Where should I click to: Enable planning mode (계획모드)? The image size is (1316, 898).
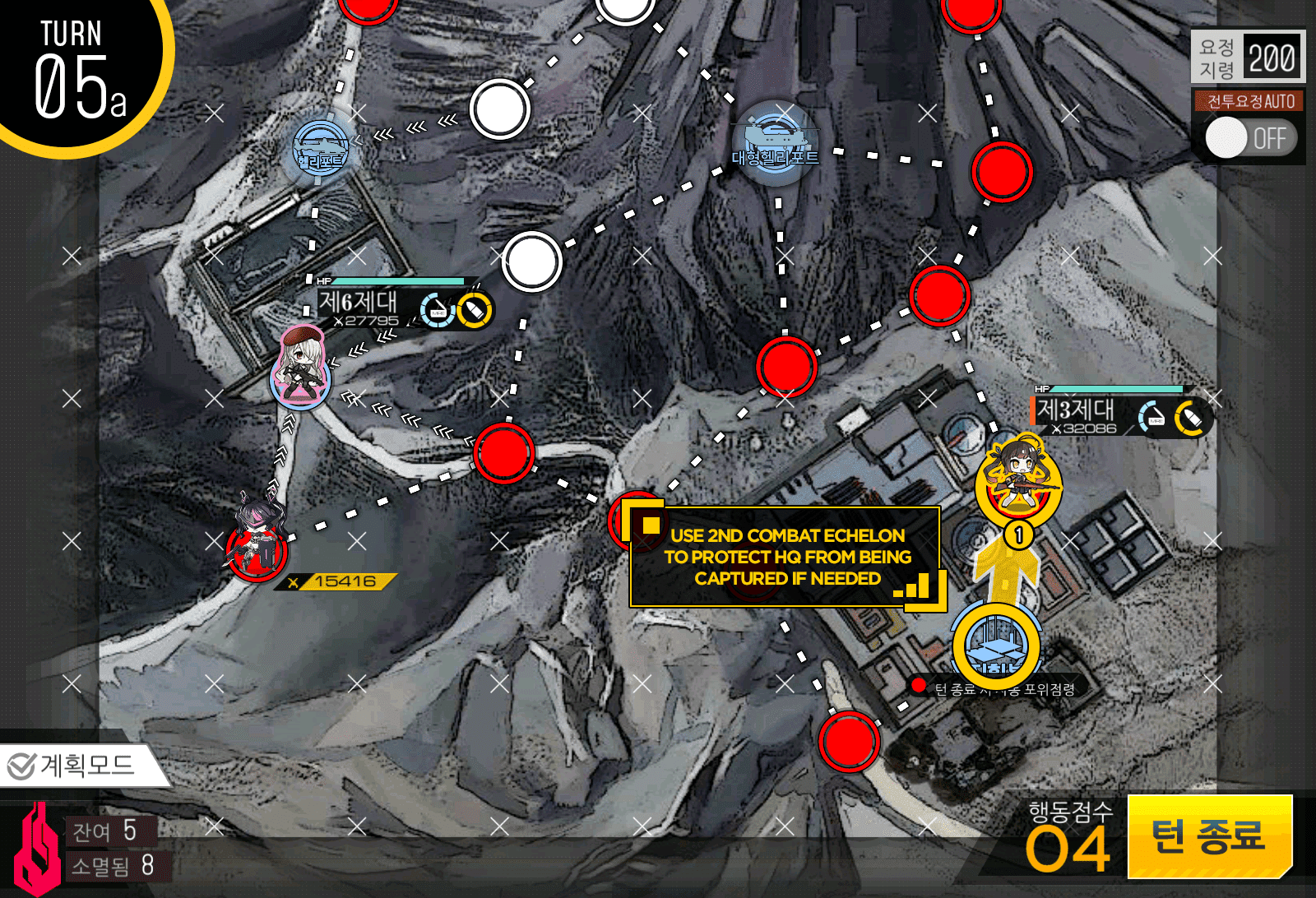click(74, 766)
